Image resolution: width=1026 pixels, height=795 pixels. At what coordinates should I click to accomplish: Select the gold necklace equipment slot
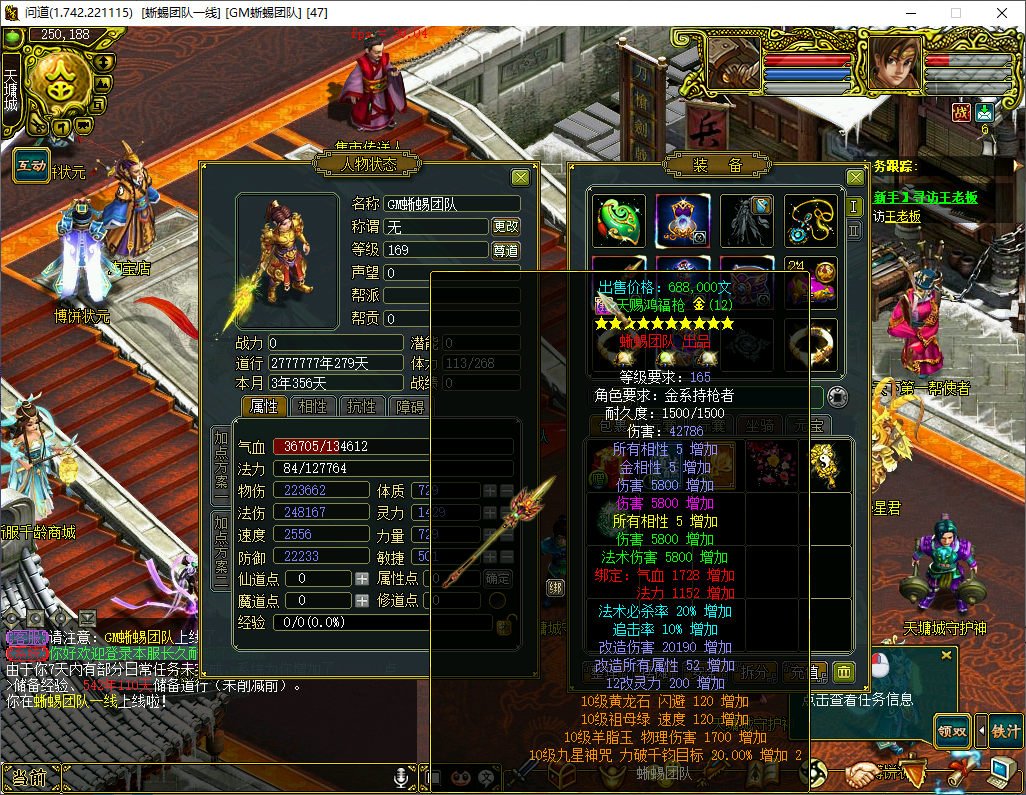click(810, 220)
